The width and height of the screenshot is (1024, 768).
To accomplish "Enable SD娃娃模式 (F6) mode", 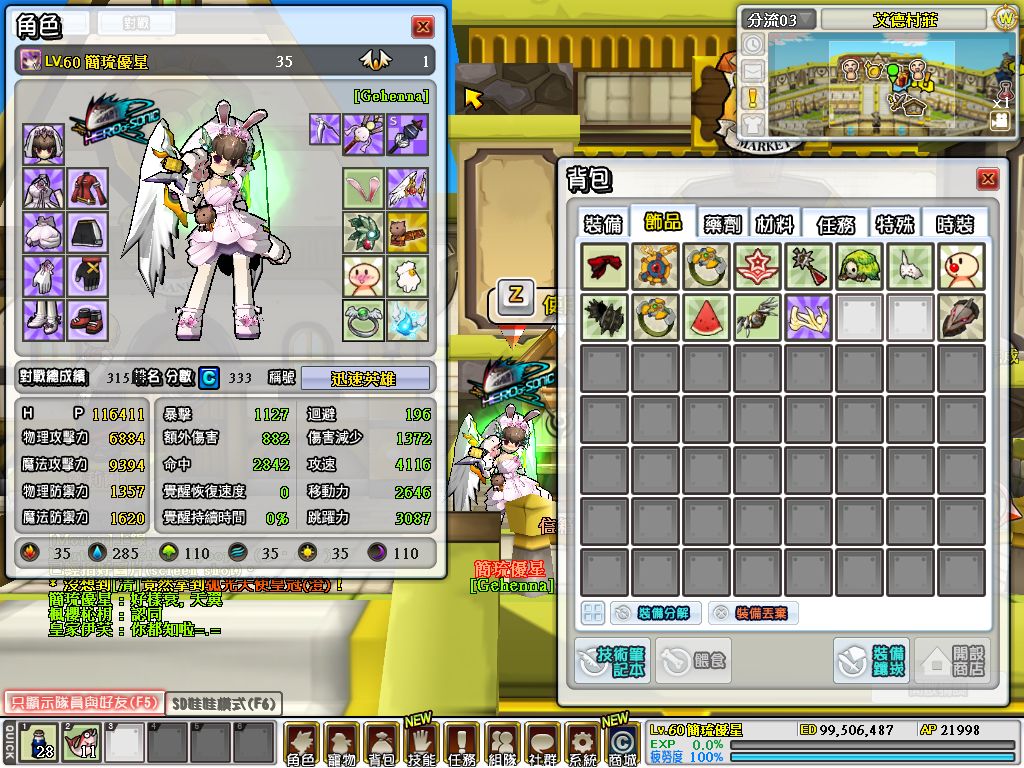I will [x=223, y=704].
